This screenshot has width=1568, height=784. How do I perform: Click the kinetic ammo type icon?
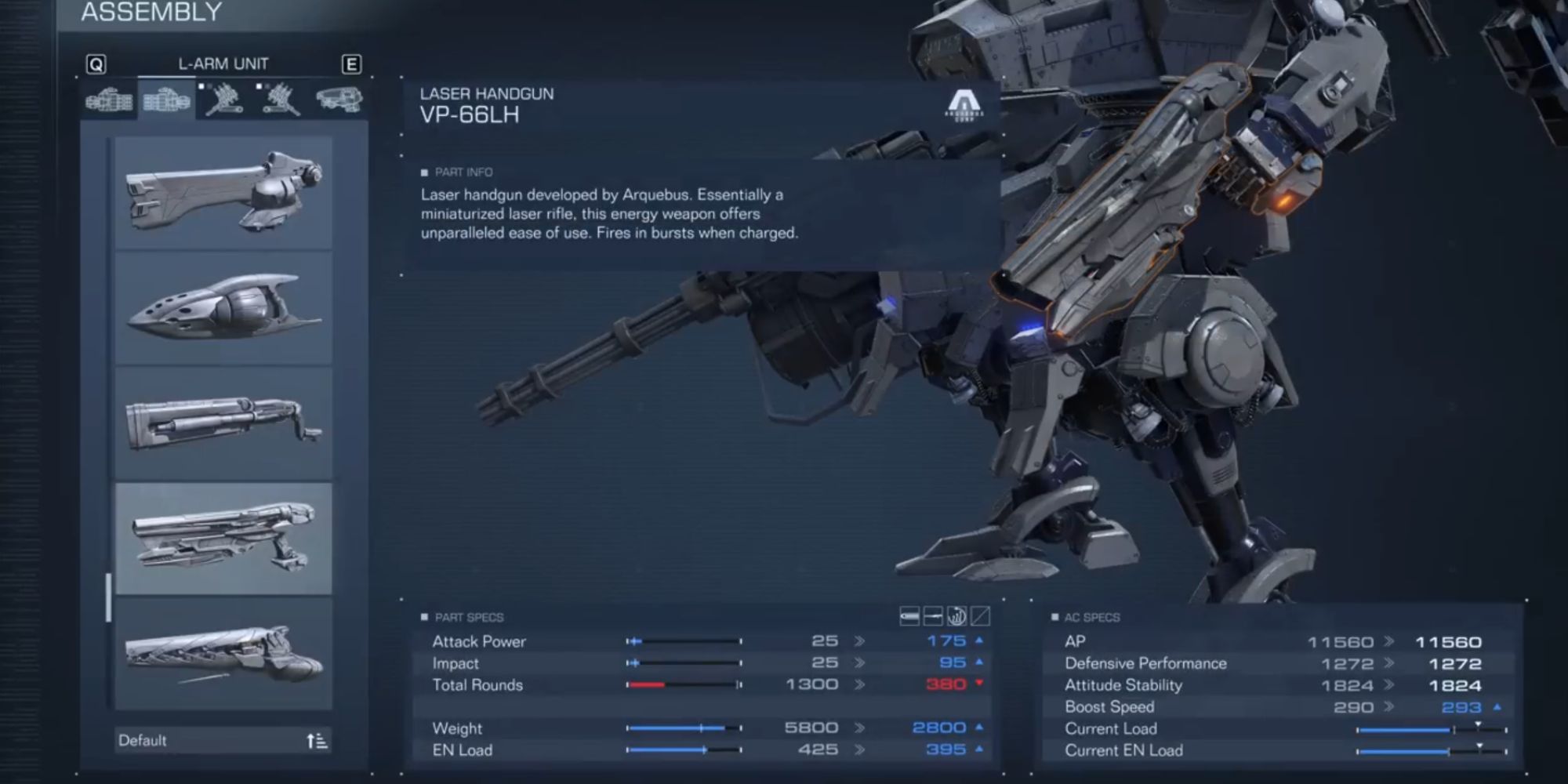[909, 619]
